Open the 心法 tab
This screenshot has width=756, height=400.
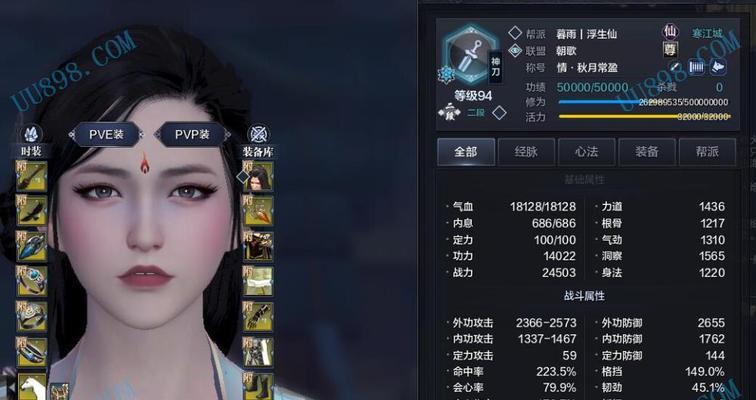585,152
